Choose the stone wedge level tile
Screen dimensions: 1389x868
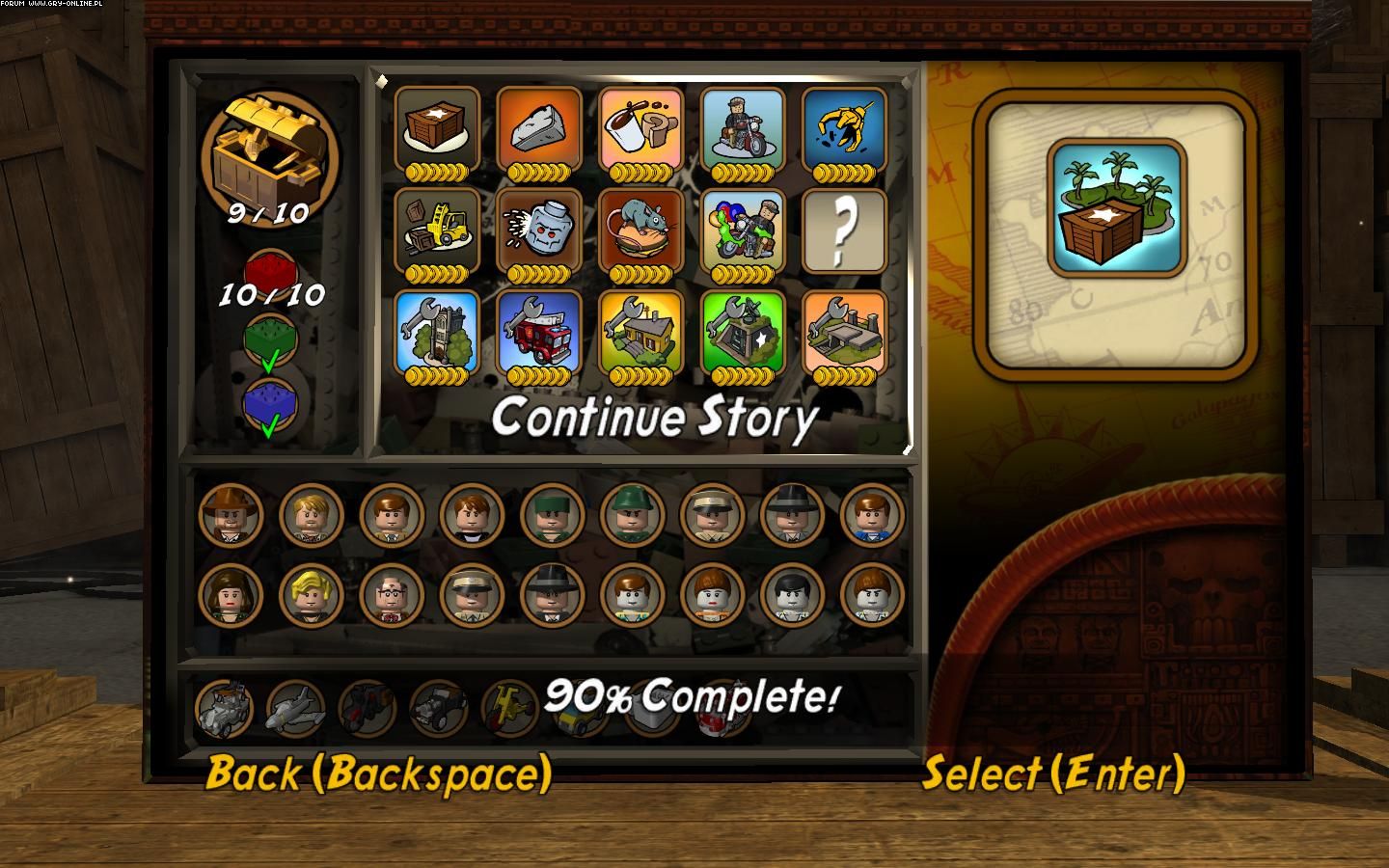539,128
